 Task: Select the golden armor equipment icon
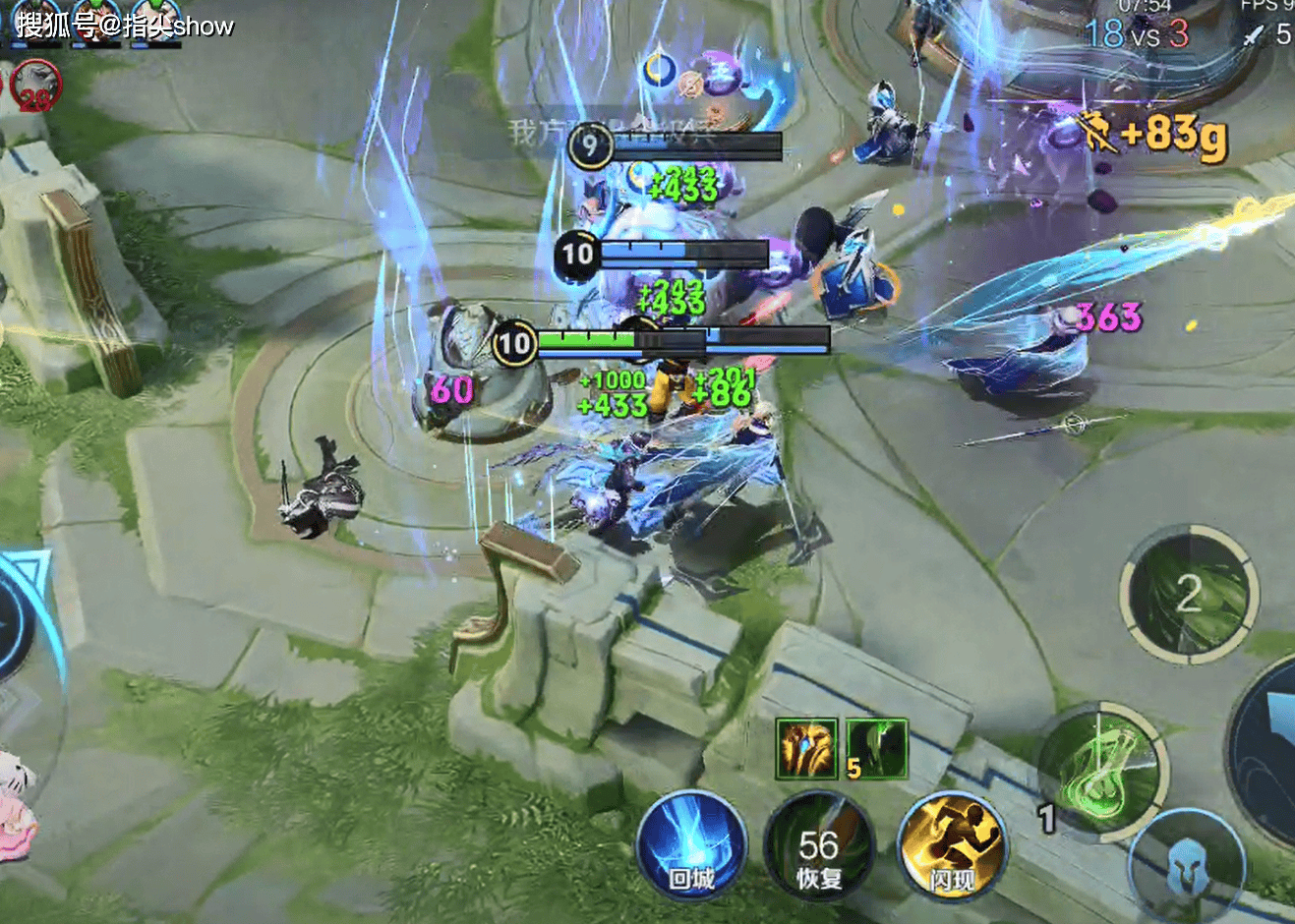(x=806, y=749)
